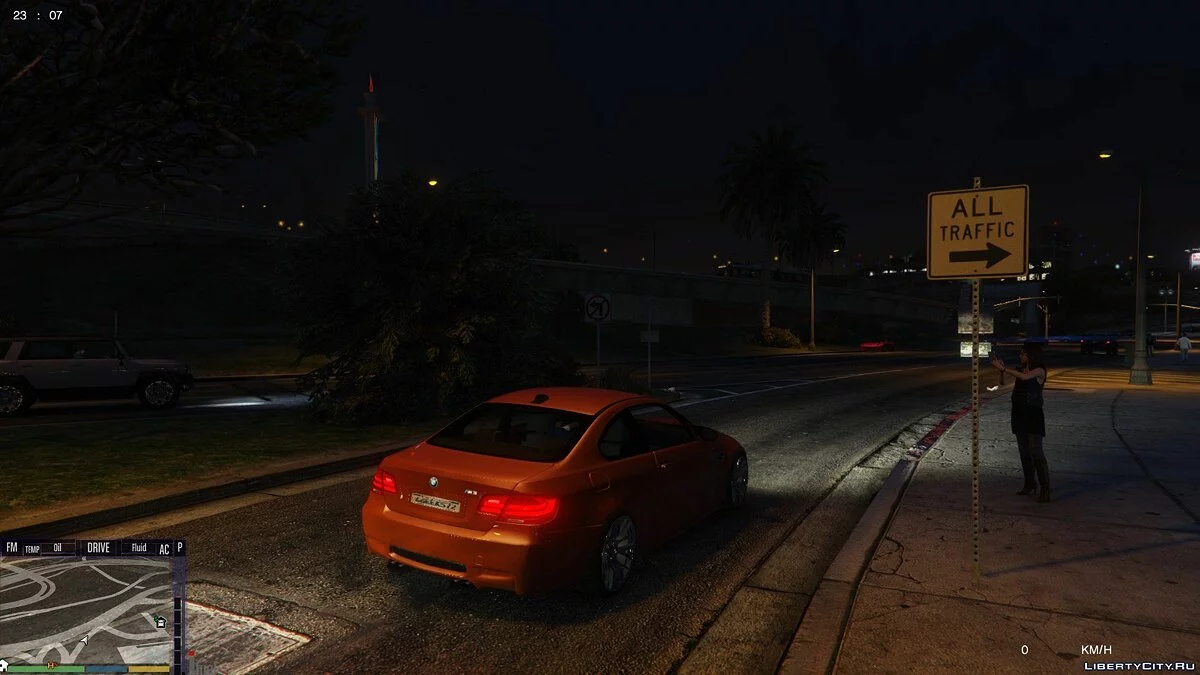Open the LibertyCity.ru watermark link
This screenshot has width=1200, height=675.
1140,665
